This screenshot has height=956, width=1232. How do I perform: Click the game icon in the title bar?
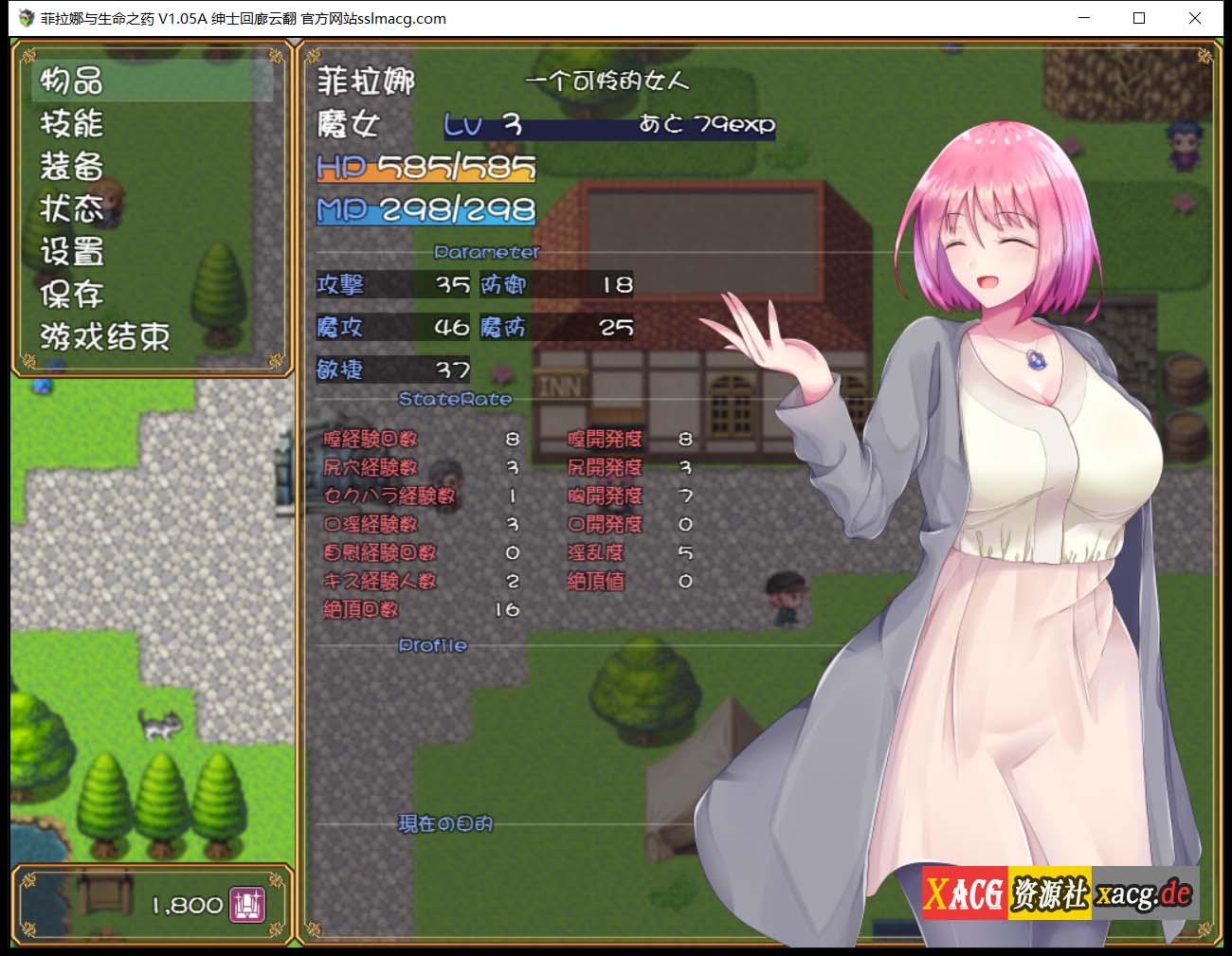(25, 18)
